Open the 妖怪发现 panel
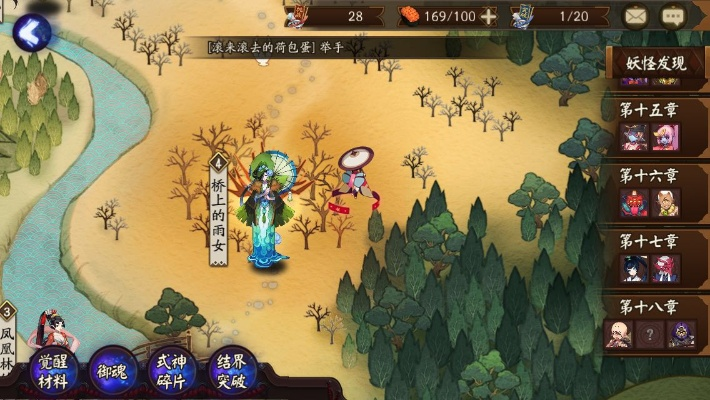Viewport: 710px width, 400px height. 656,64
